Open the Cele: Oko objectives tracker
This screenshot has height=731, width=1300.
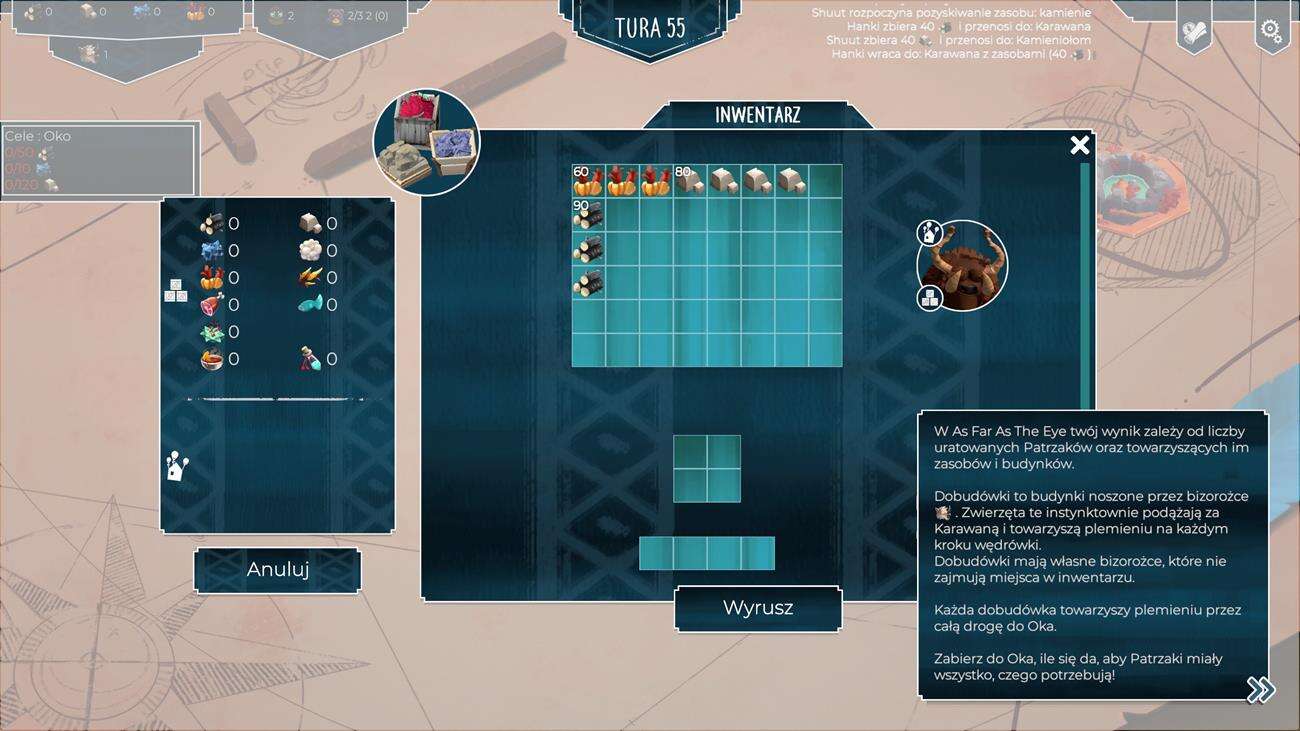(x=98, y=160)
